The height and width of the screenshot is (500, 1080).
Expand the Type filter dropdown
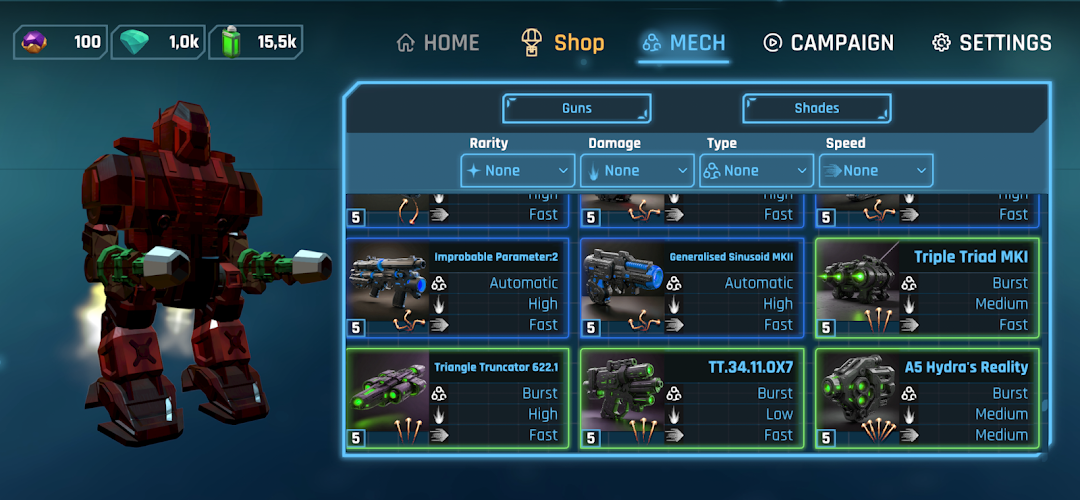coord(756,170)
